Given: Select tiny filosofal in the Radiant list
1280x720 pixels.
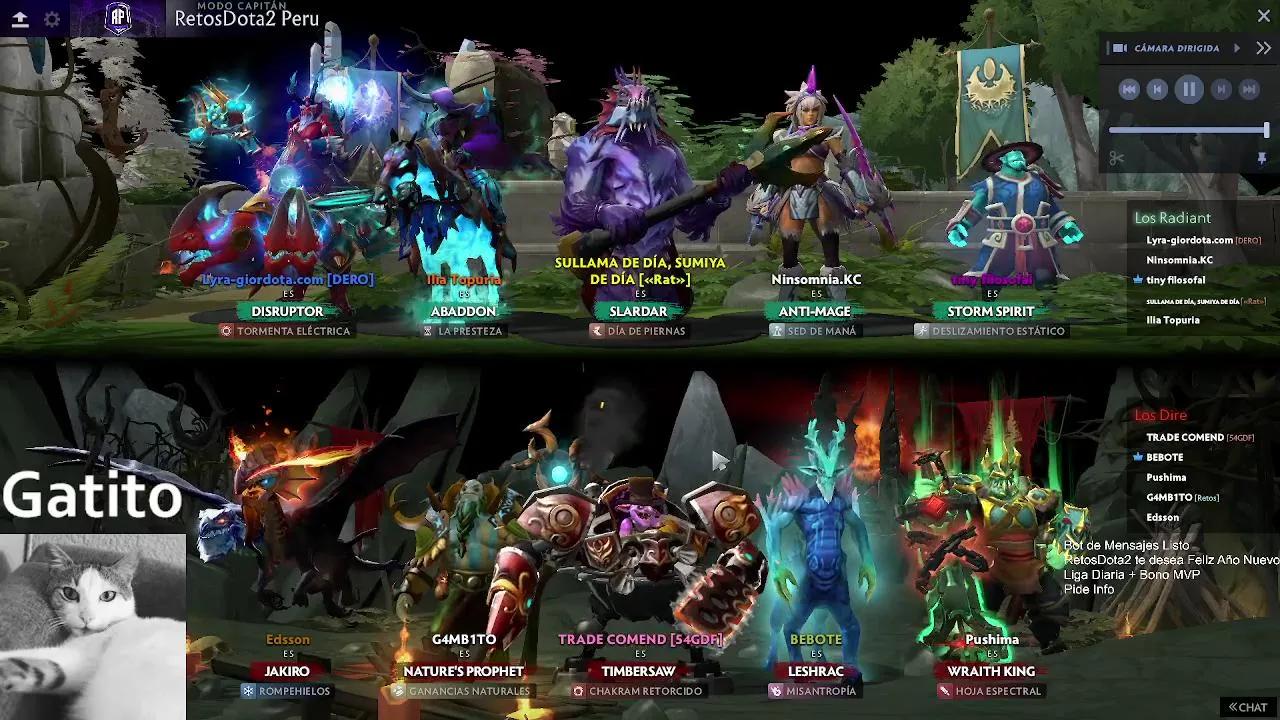Looking at the screenshot, I should pyautogui.click(x=1175, y=280).
